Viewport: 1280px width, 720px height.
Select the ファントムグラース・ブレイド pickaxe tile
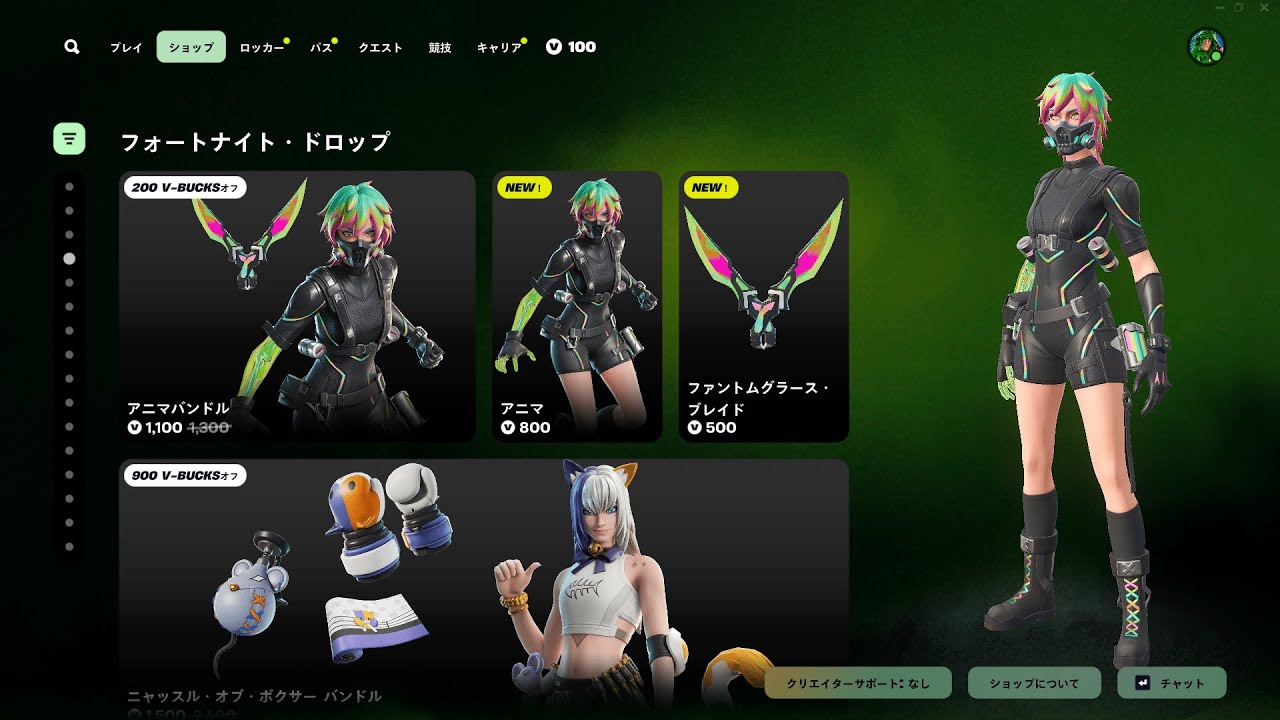pyautogui.click(x=763, y=306)
